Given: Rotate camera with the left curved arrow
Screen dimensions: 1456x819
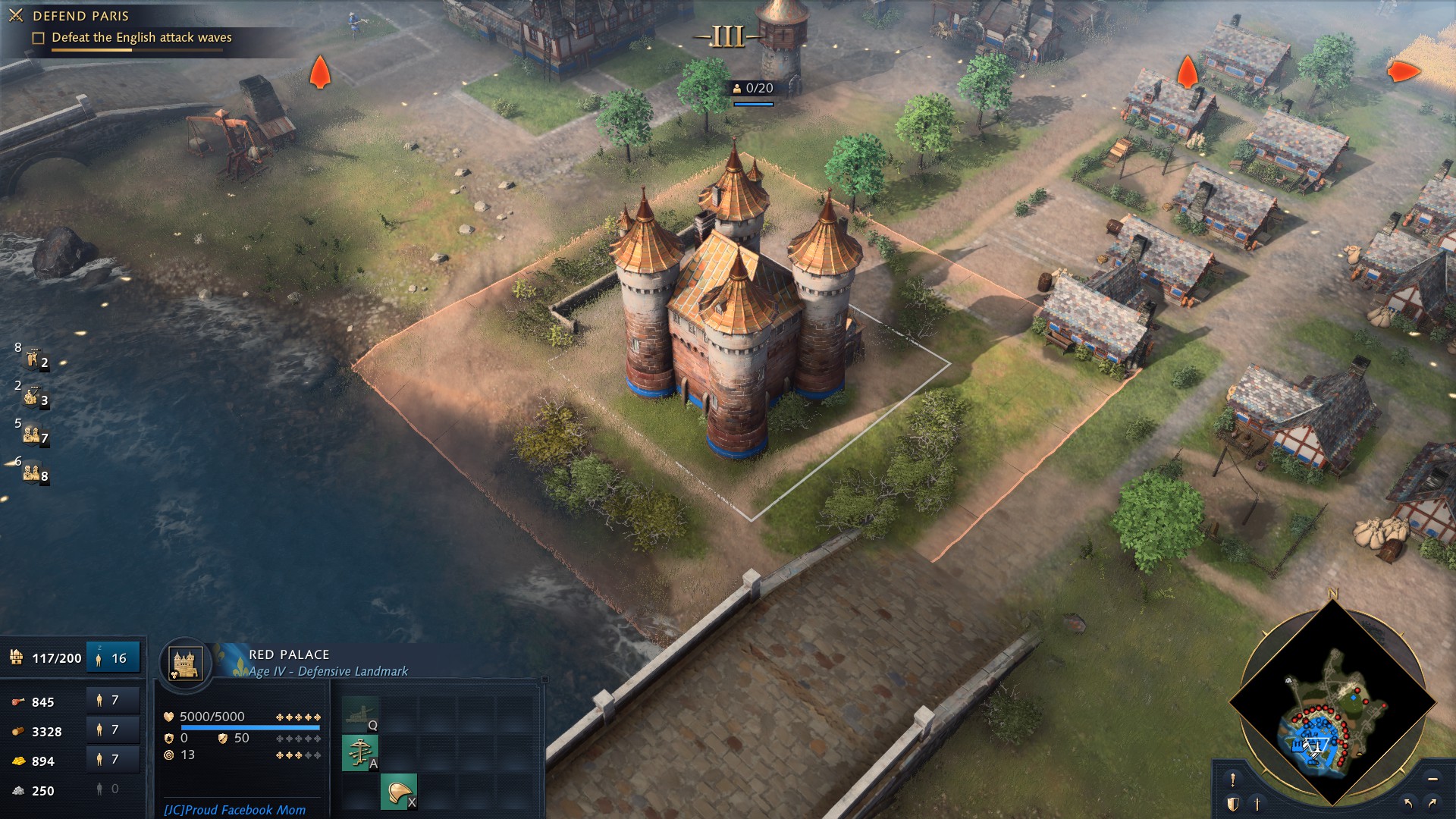Looking at the screenshot, I should 1408,803.
